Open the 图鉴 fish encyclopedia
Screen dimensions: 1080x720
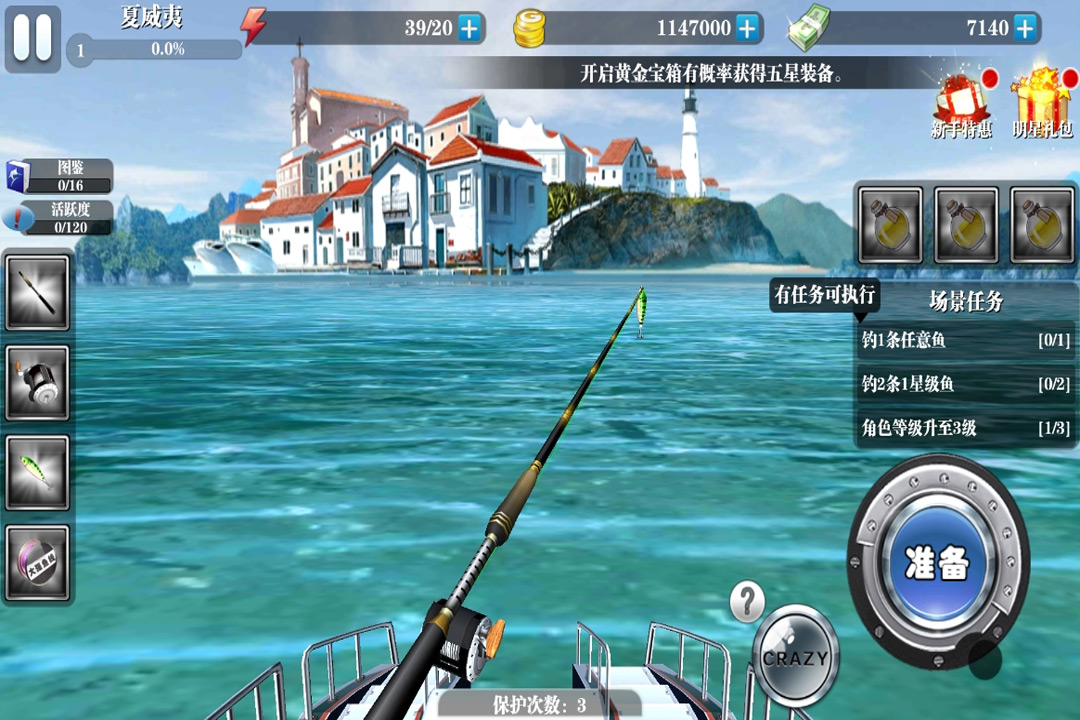point(58,176)
